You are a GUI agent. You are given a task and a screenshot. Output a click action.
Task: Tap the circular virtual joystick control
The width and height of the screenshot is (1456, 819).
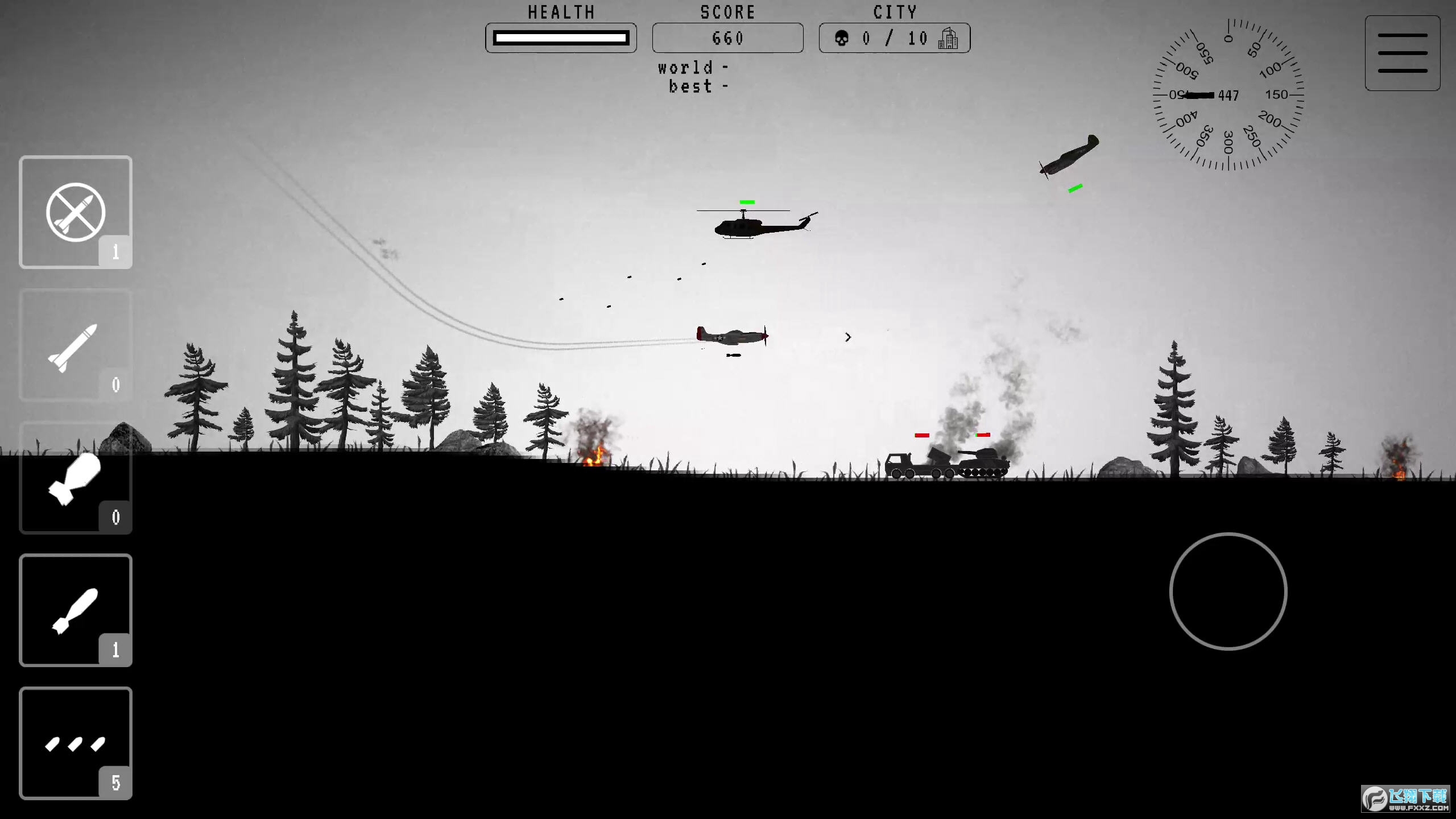(1228, 591)
